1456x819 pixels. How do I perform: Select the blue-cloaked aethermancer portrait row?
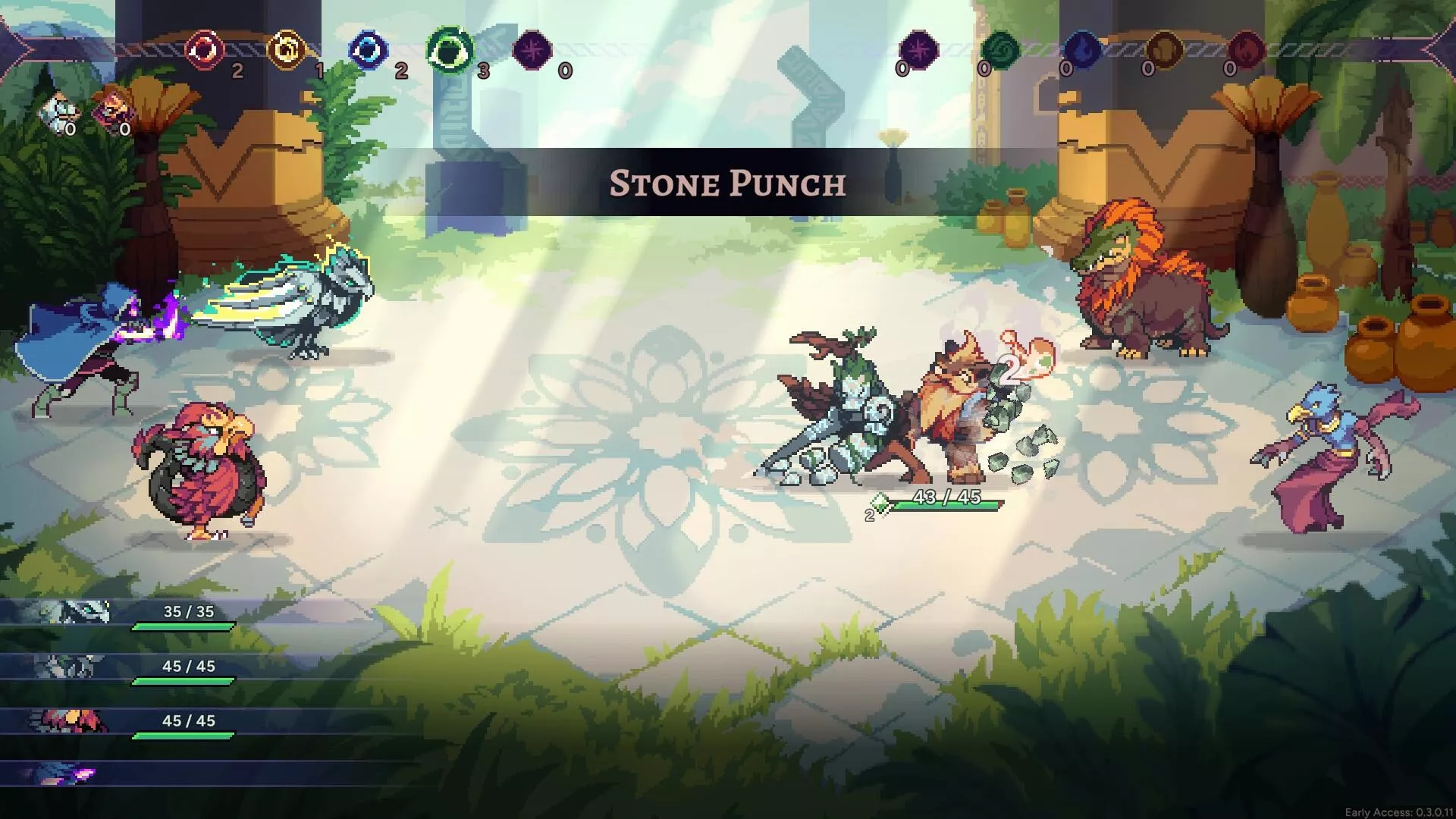pyautogui.click(x=121, y=774)
